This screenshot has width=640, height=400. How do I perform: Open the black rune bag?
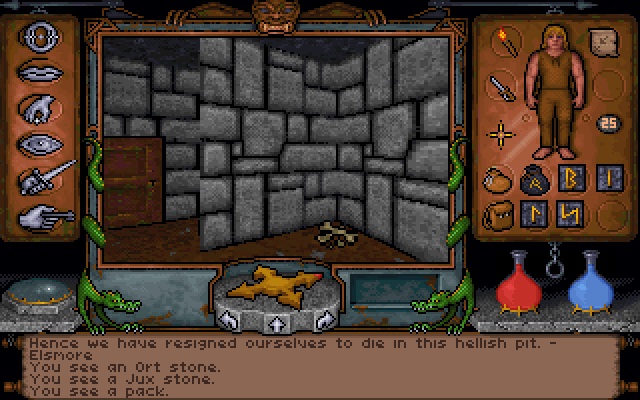click(x=532, y=180)
